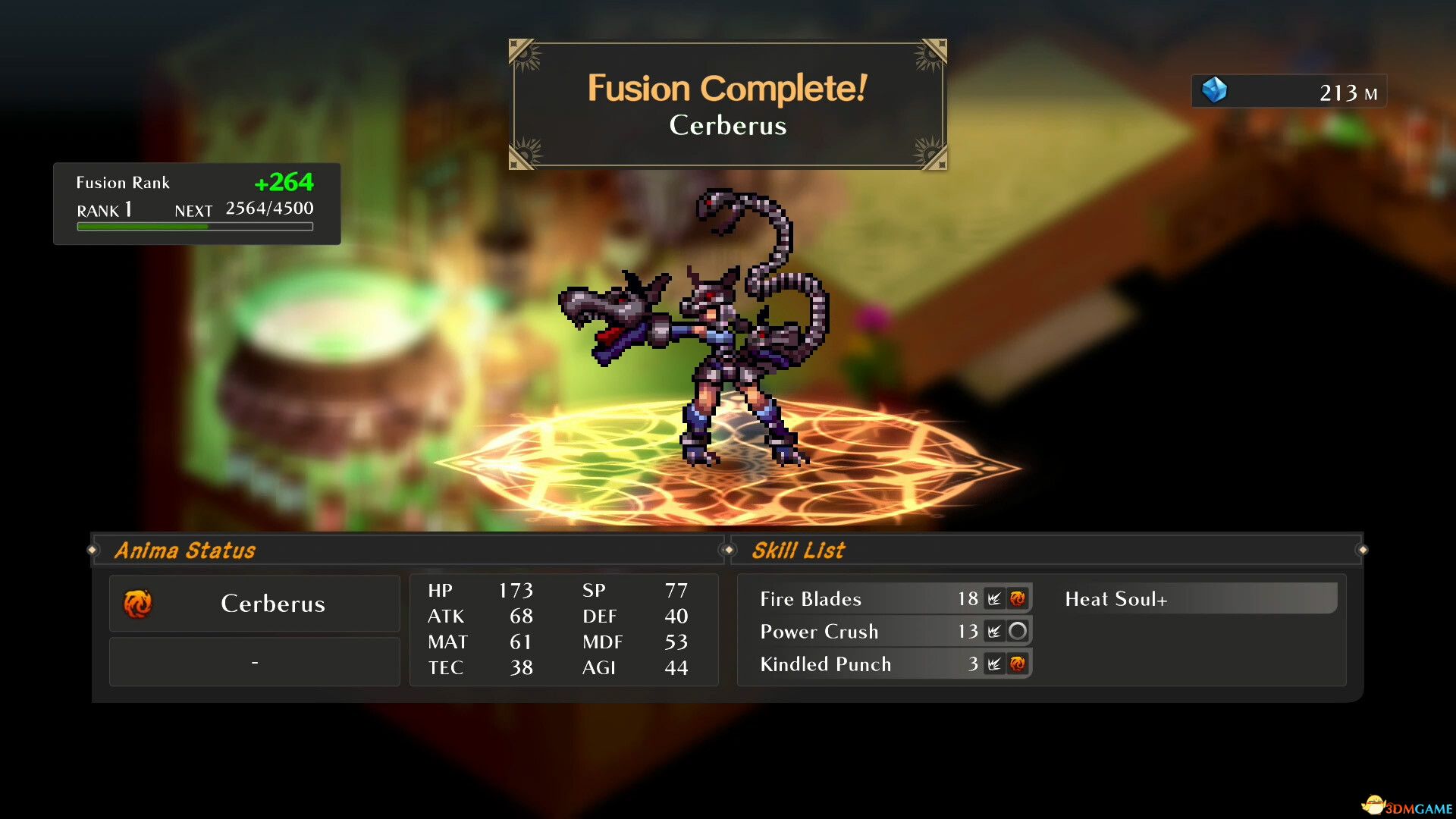Click the blue gem currency icon
Screen dimensions: 1456x819
coord(1216,91)
